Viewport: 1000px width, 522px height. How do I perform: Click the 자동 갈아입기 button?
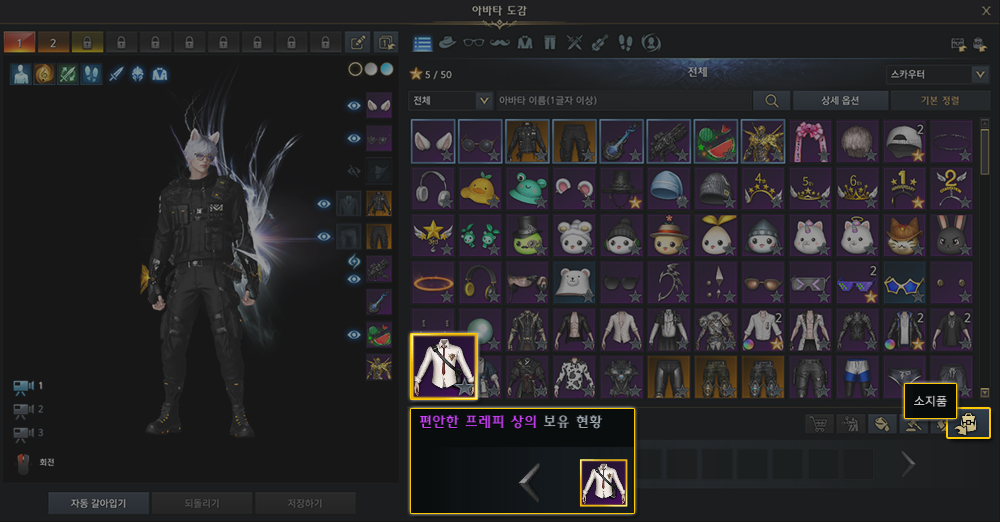(98, 502)
